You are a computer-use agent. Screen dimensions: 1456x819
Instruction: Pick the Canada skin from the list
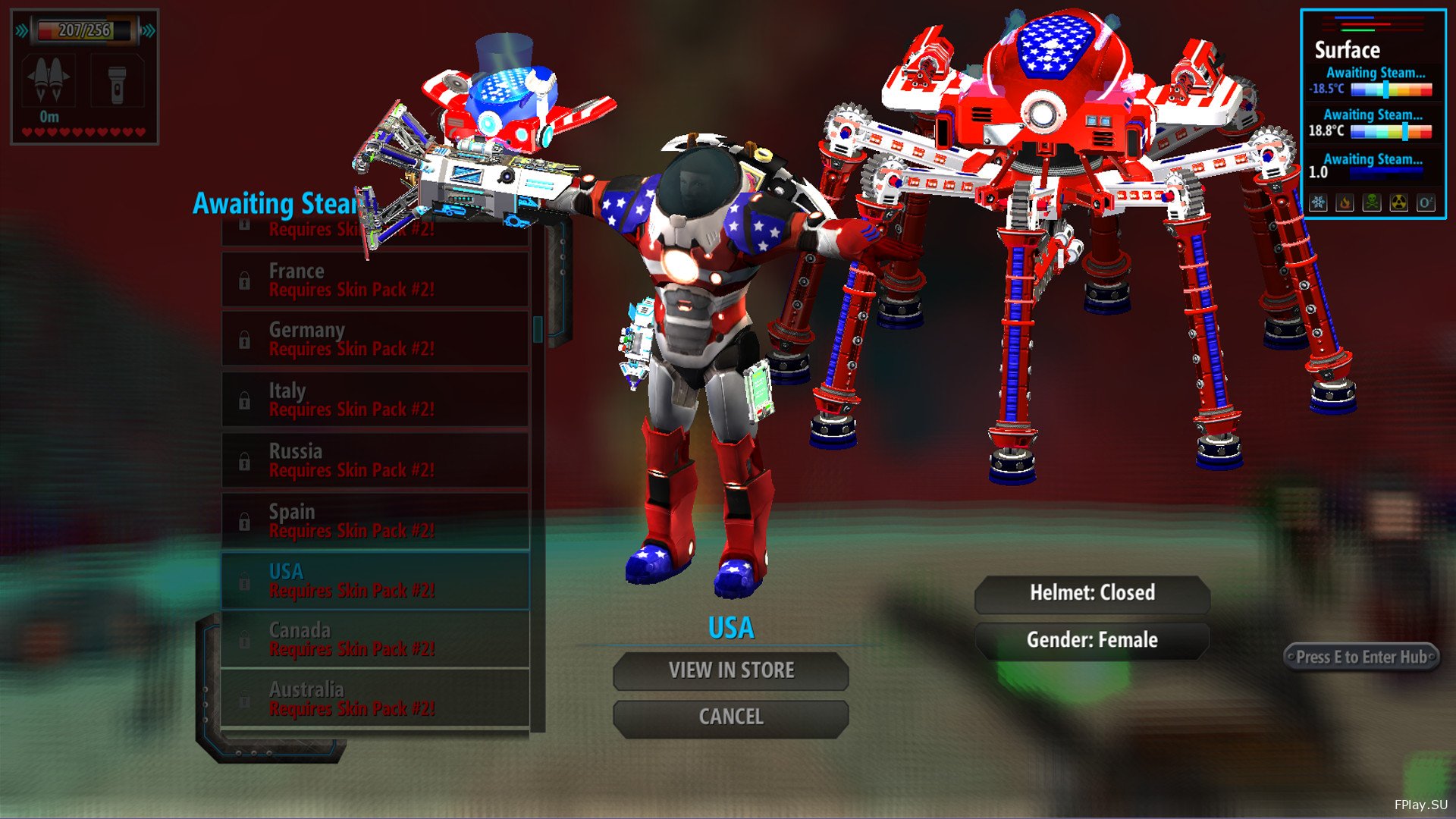pyautogui.click(x=375, y=639)
